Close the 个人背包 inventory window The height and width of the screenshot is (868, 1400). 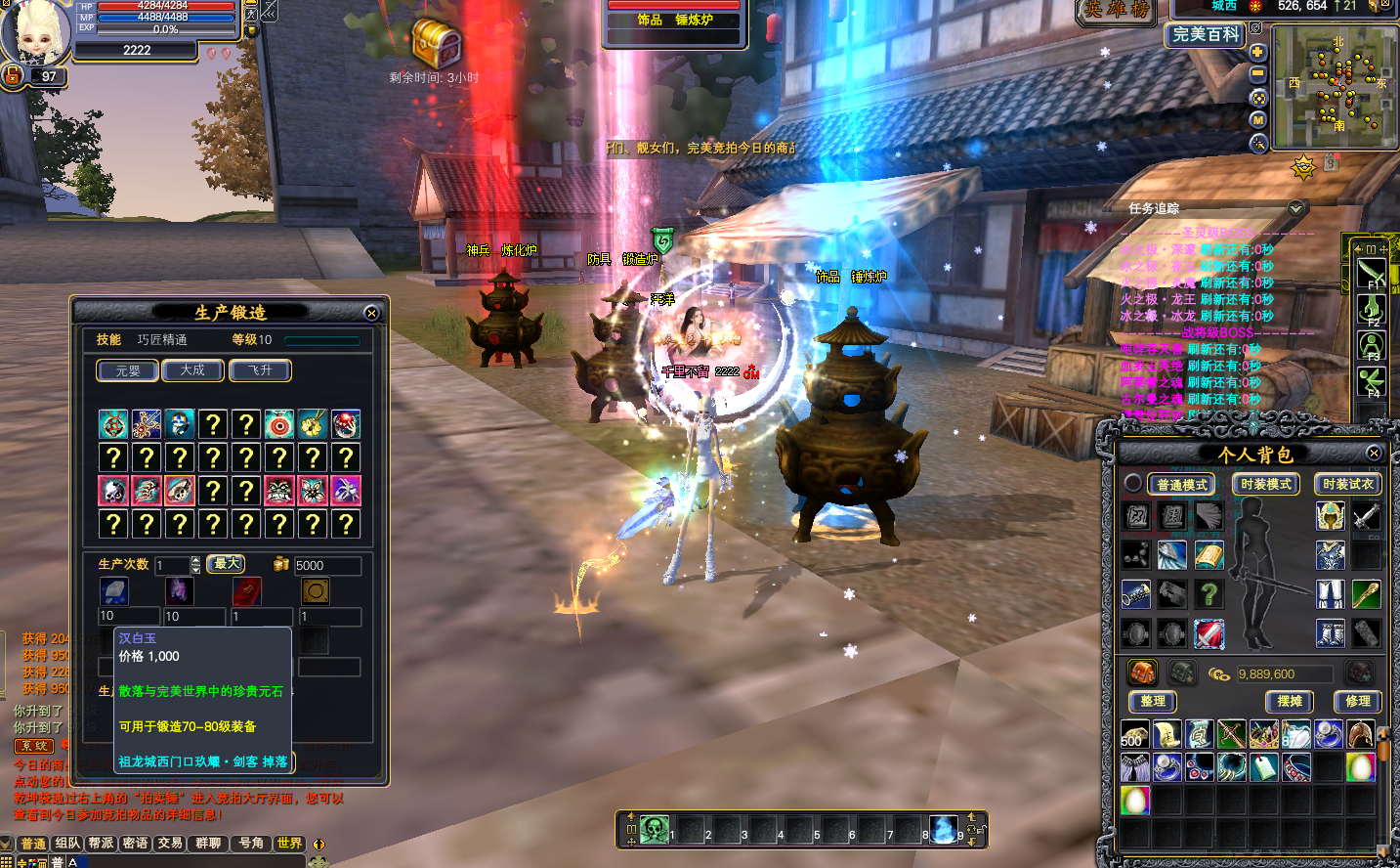coord(1374,453)
